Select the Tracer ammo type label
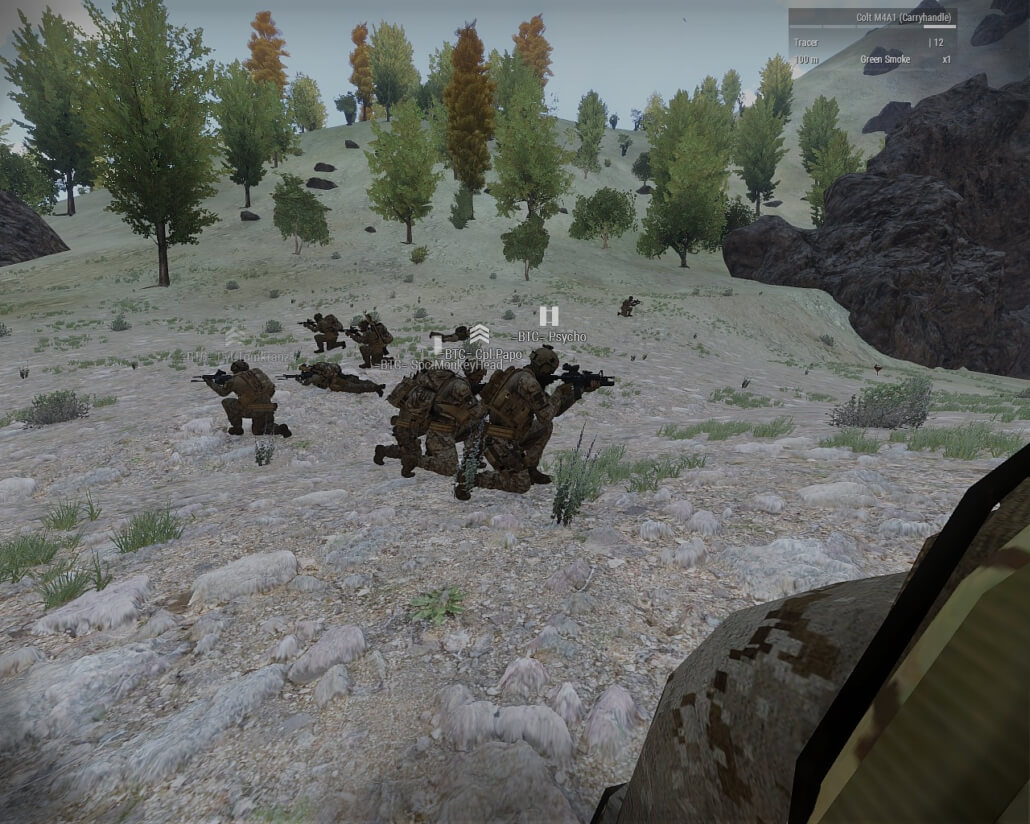1030x824 pixels. tap(806, 42)
